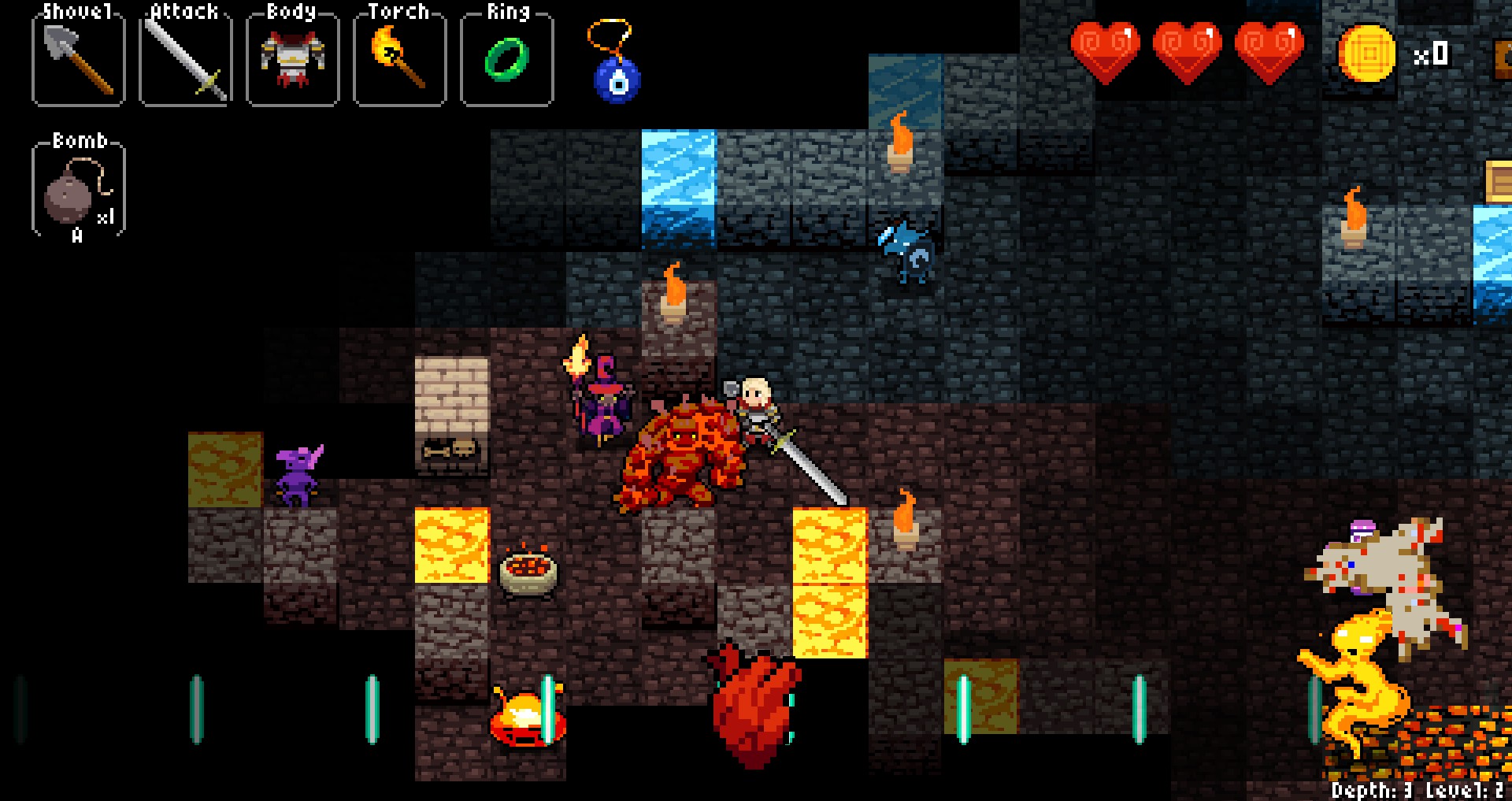Select the Shovel equipment slot
This screenshot has height=801, width=1512.
tap(78, 59)
